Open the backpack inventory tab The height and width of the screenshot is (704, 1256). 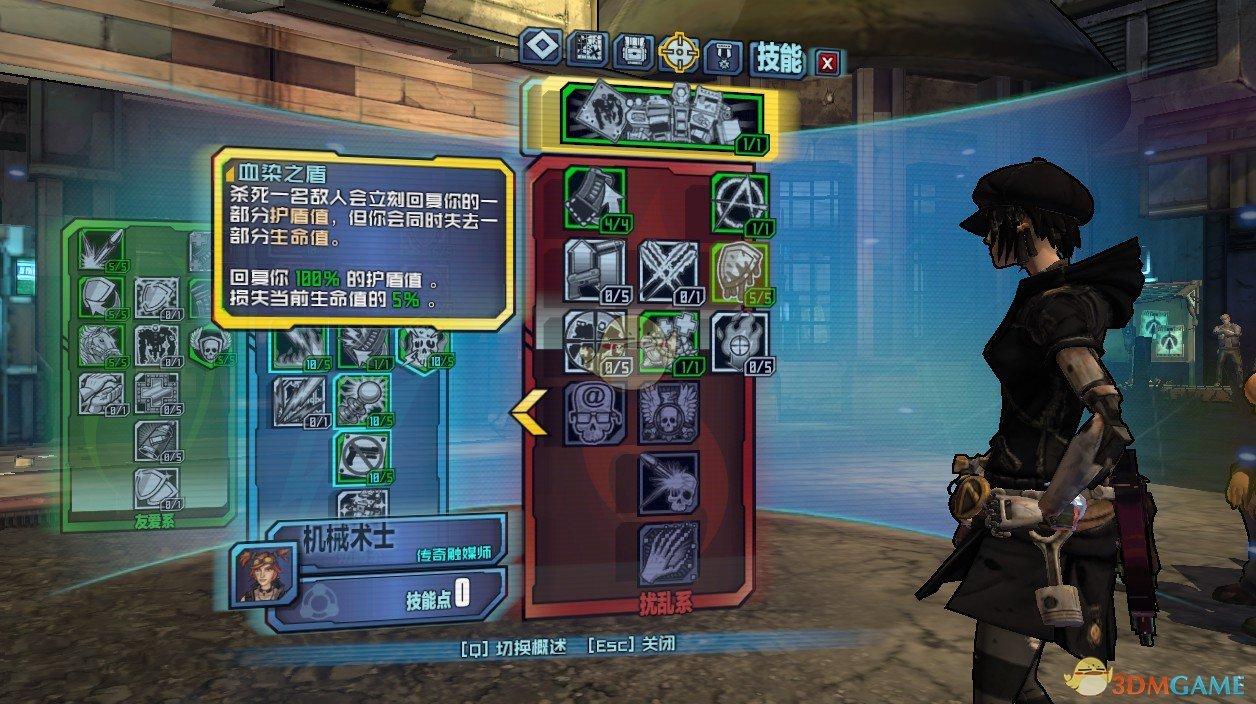(633, 51)
